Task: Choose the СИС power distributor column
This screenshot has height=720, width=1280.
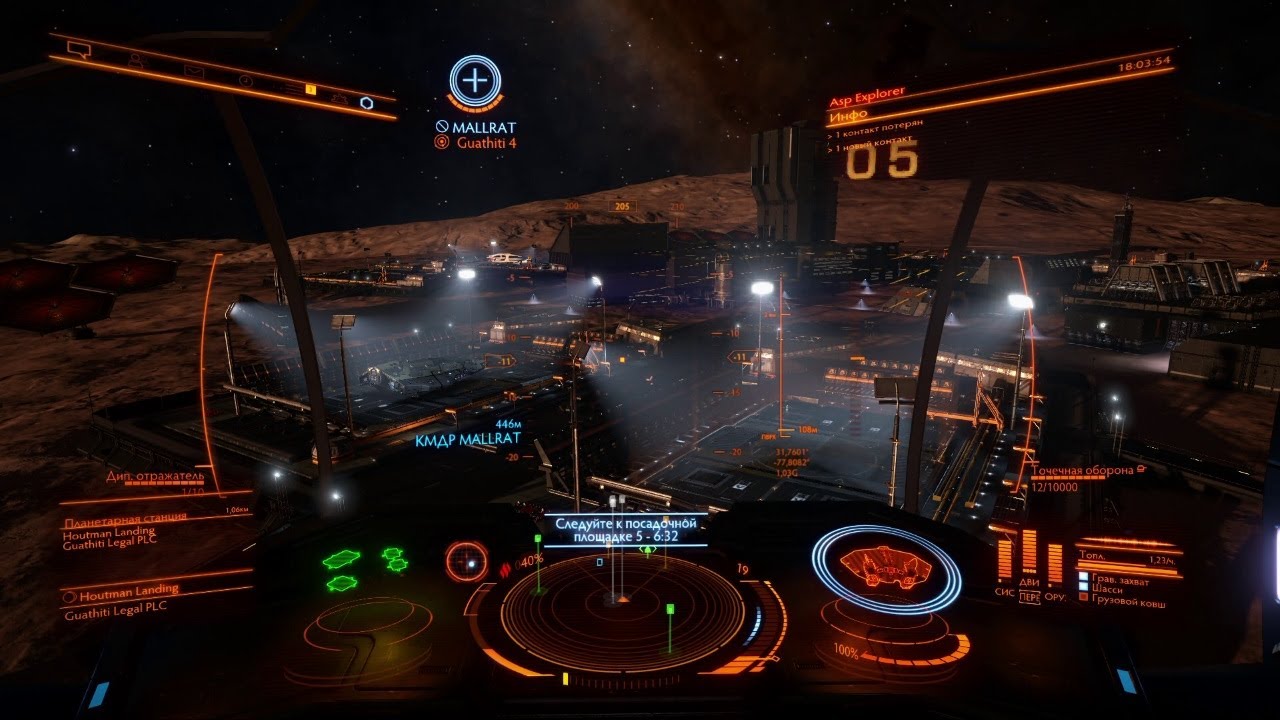Action: (1003, 559)
